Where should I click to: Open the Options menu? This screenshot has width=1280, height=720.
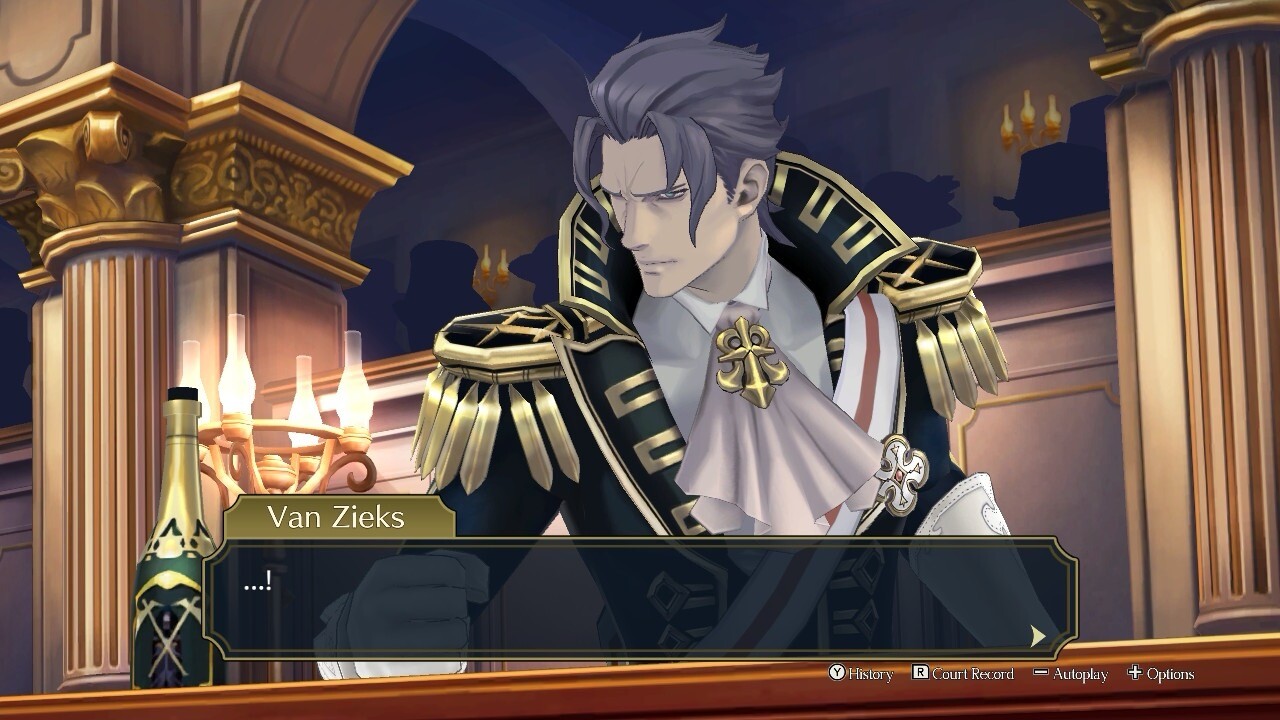tap(1160, 674)
